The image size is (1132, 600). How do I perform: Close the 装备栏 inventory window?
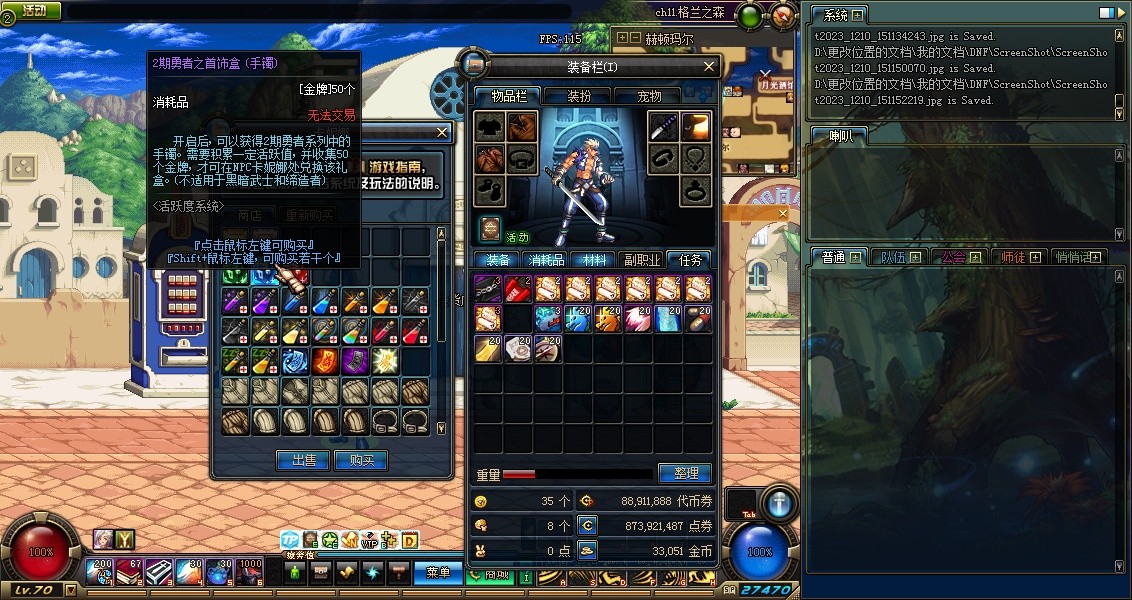[x=710, y=67]
